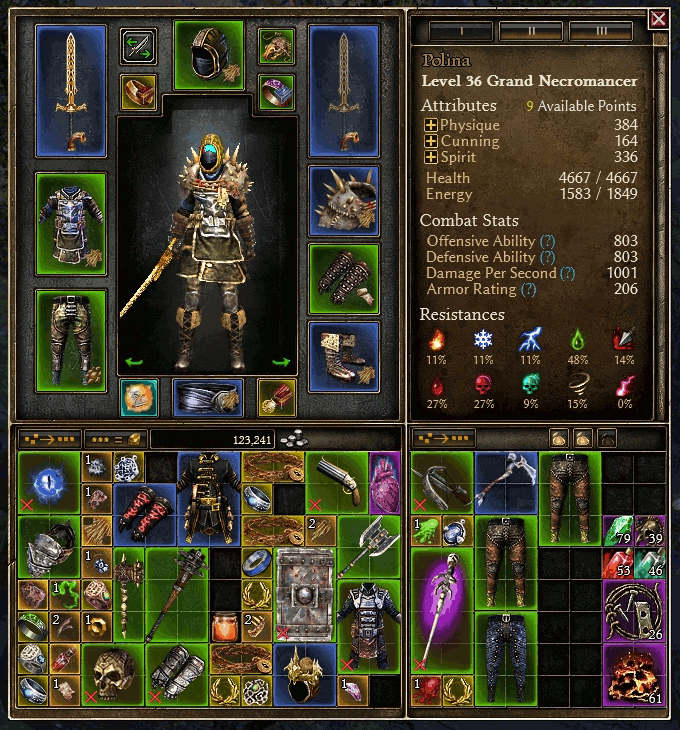This screenshot has width=680, height=730.
Task: Close the character window
Action: click(x=658, y=19)
